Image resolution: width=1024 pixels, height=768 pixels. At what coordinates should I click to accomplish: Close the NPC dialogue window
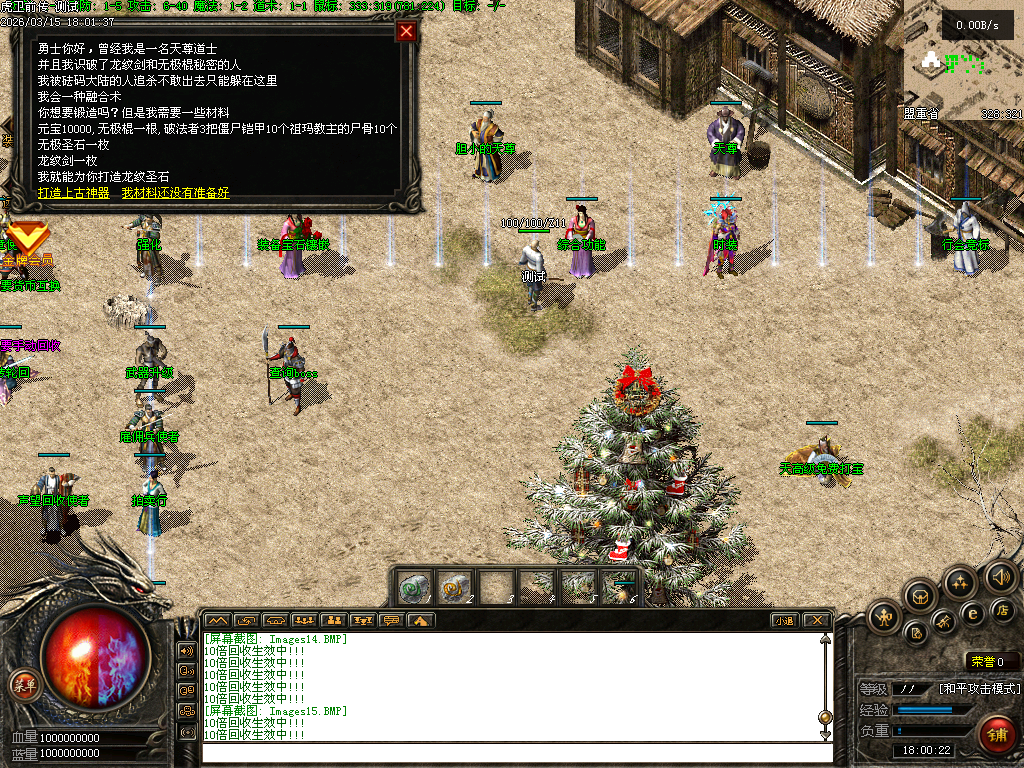[406, 31]
